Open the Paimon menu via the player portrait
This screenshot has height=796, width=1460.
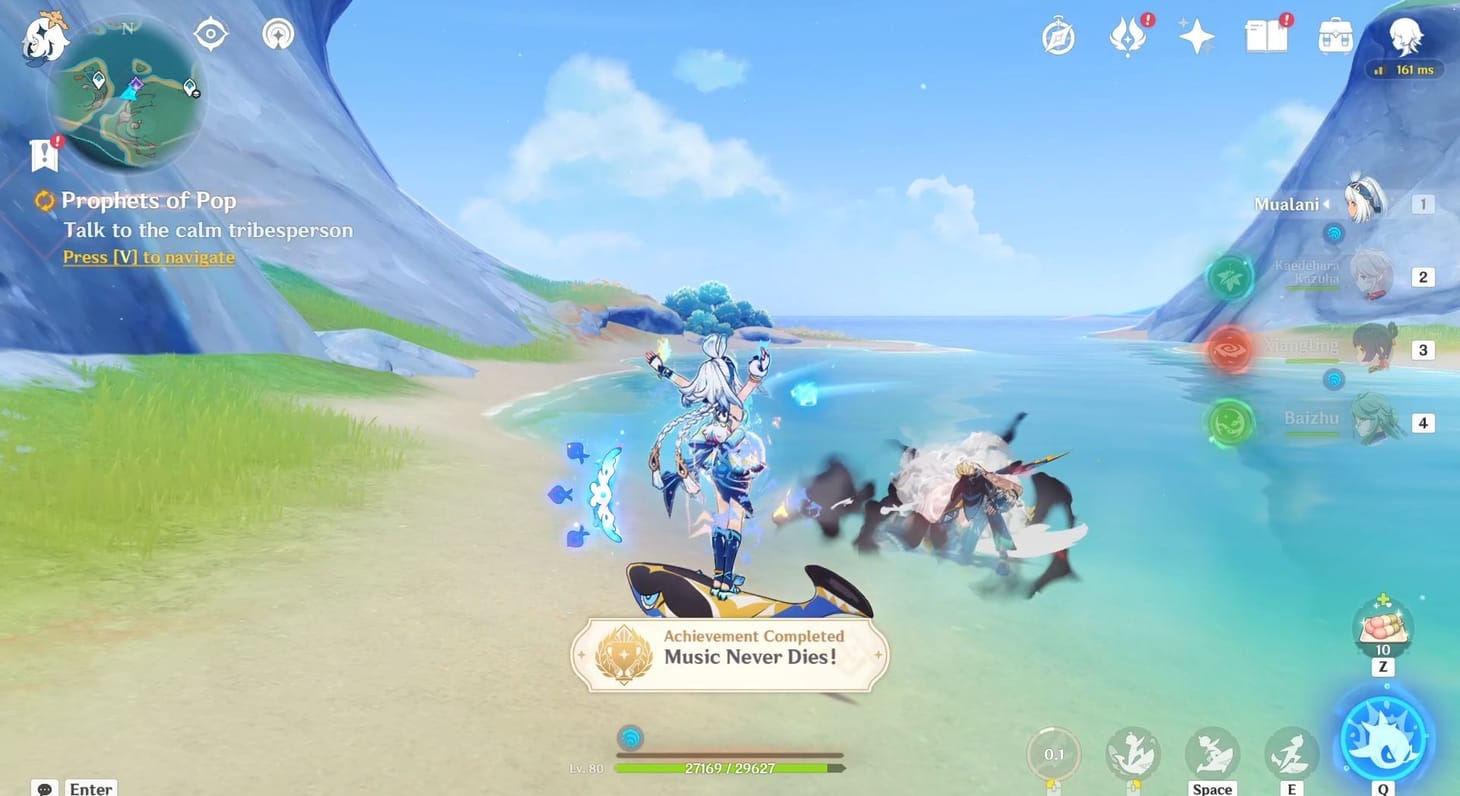tap(1407, 37)
